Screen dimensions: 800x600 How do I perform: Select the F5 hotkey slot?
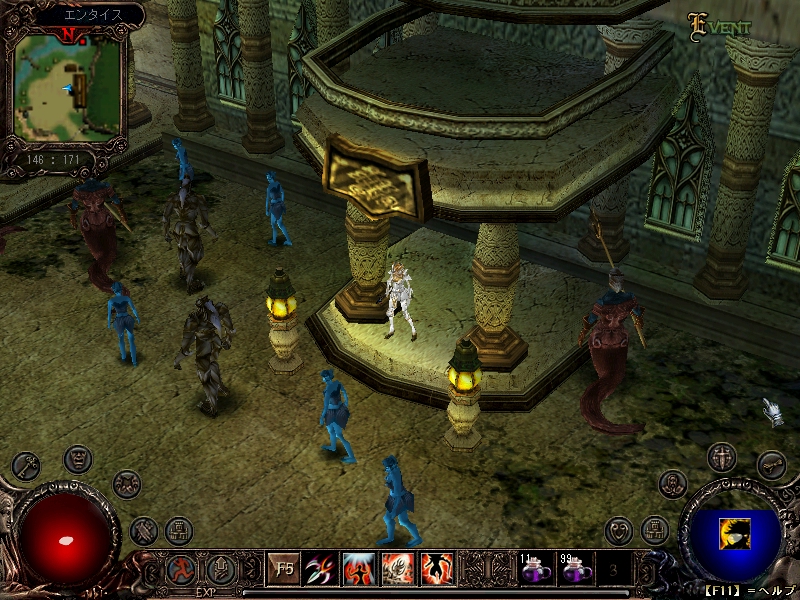pos(285,570)
